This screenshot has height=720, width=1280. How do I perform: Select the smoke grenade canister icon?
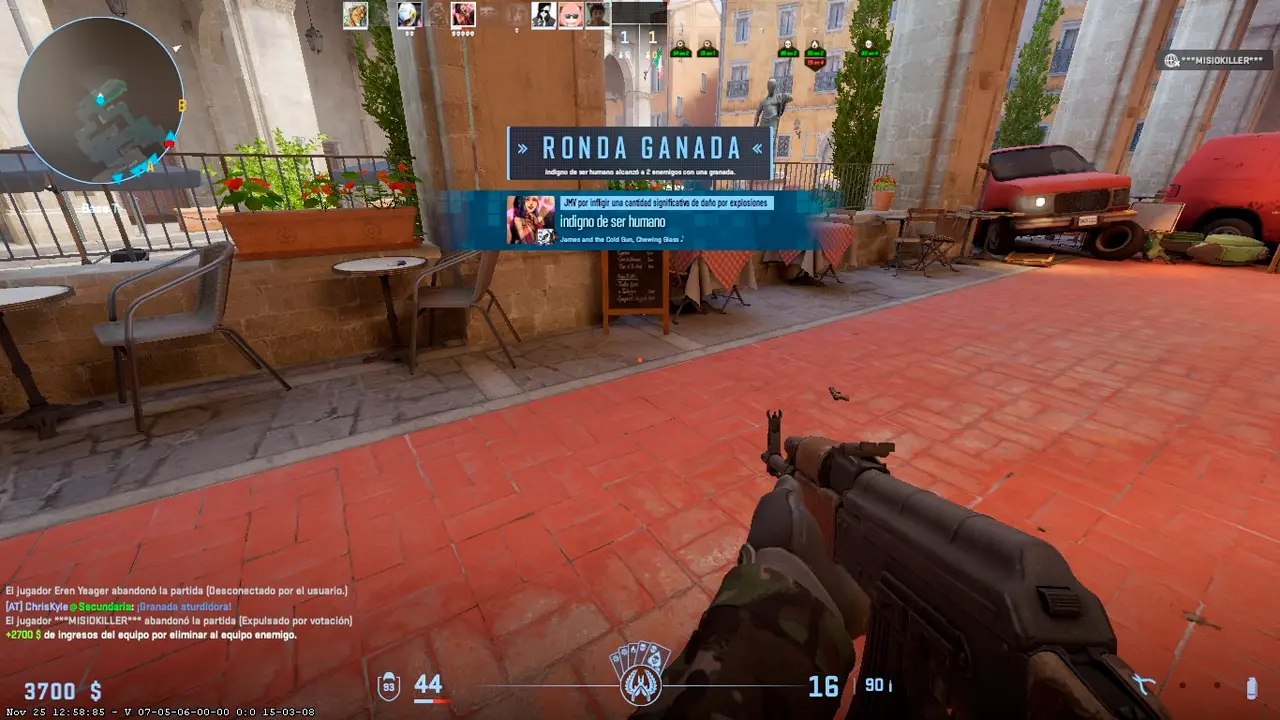tap(1251, 687)
